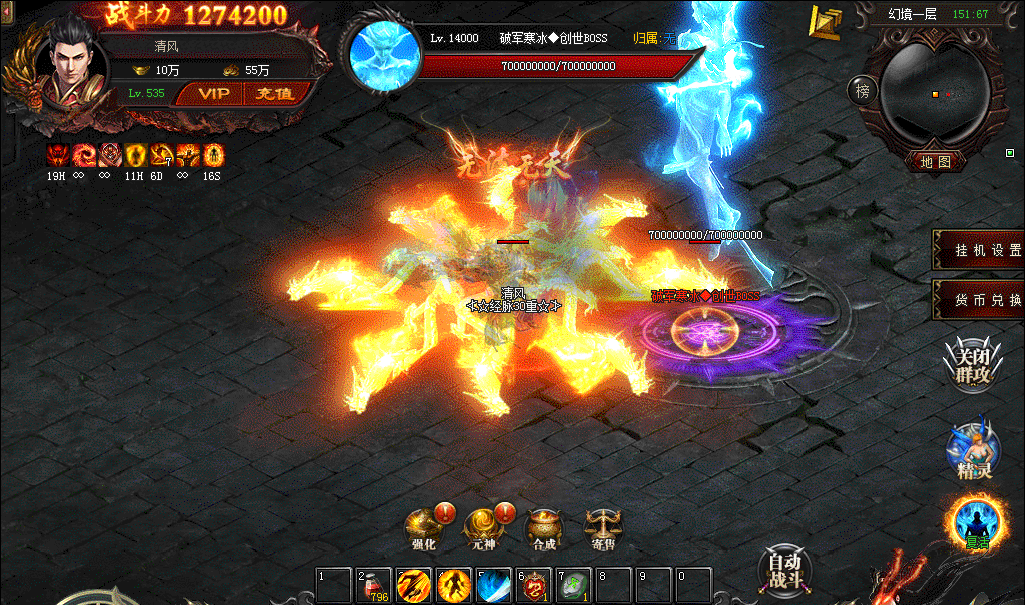The image size is (1025, 605).
Task: Open the 强化 enhancement menu
Action: coord(422,527)
